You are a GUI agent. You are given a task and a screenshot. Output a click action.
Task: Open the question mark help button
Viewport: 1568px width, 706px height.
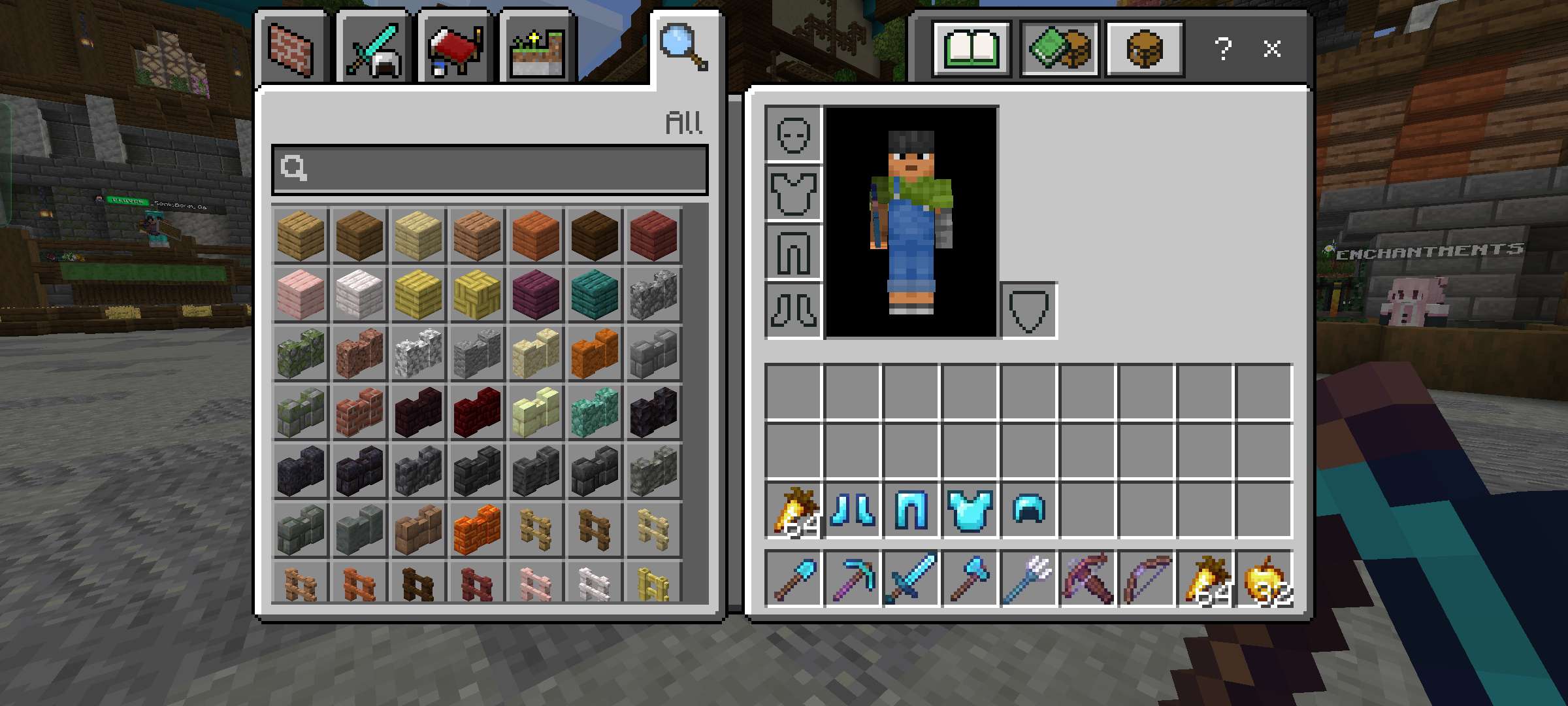(1222, 49)
